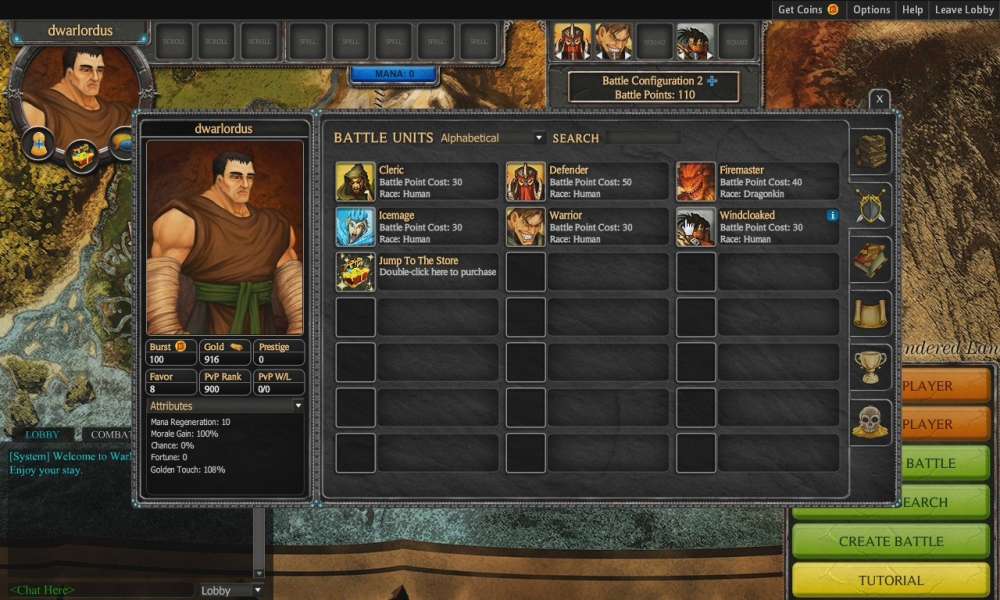This screenshot has width=1000, height=600.
Task: Switch to the skull side tab
Action: [x=870, y=421]
